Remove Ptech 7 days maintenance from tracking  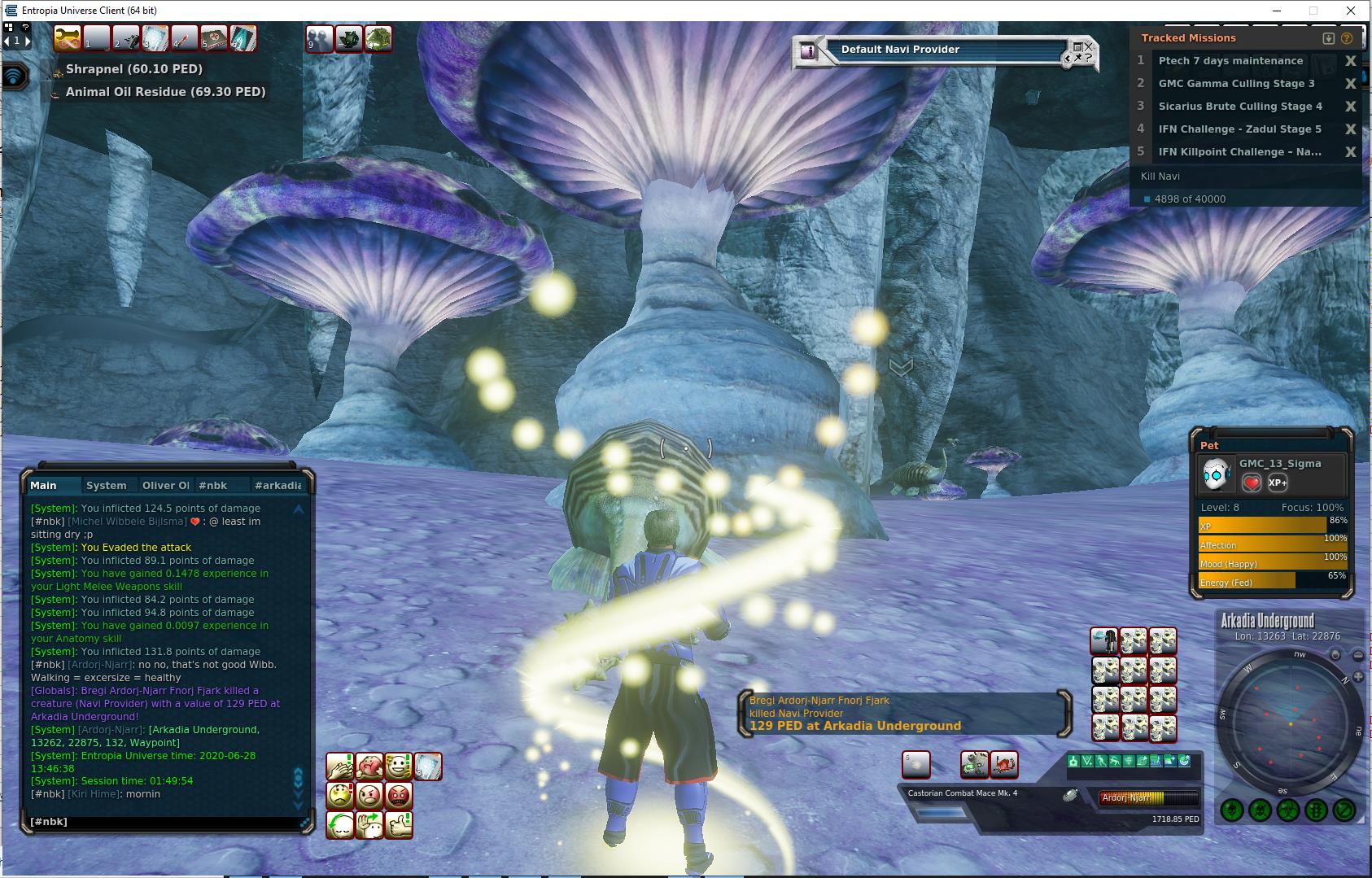pyautogui.click(x=1351, y=61)
